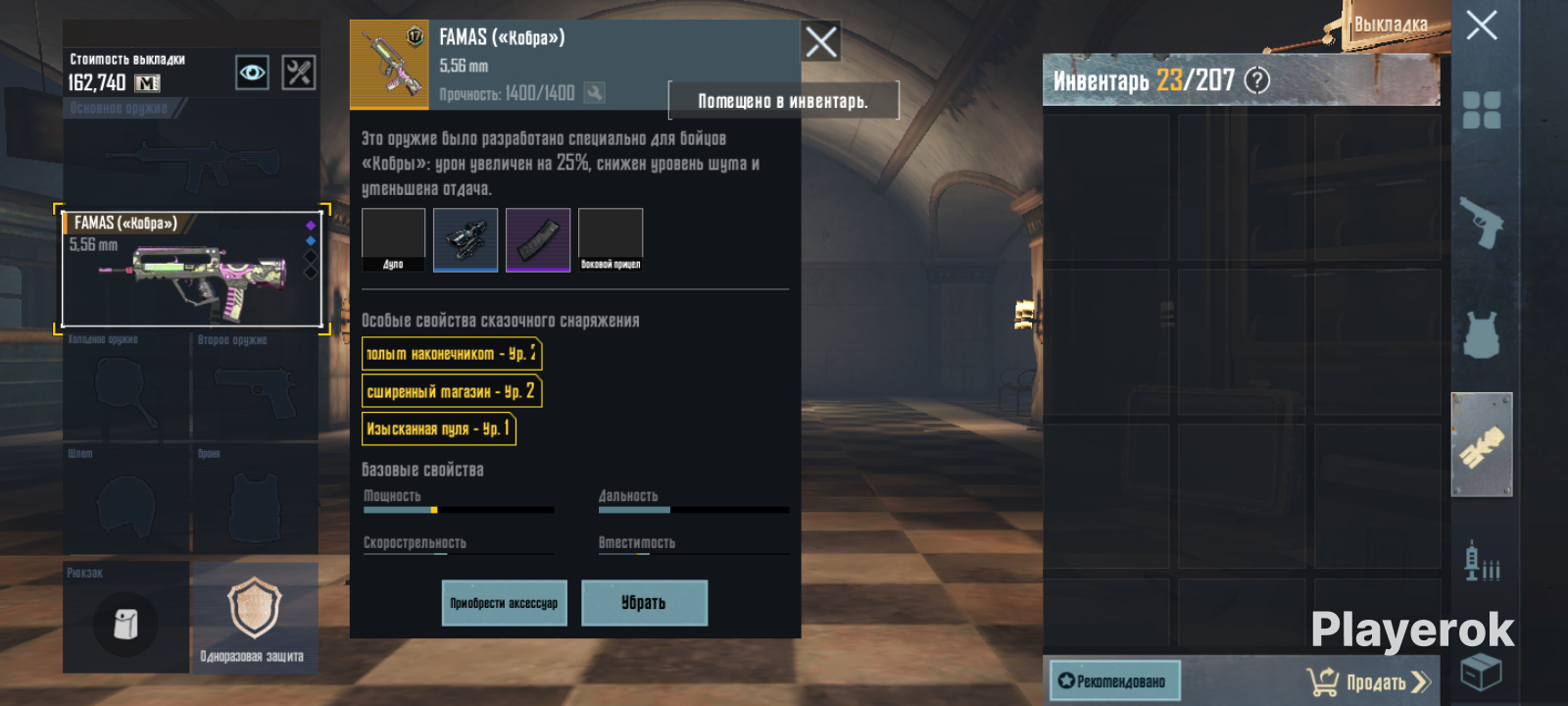Close the FAMAS details popup
1568x706 pixels.
tap(820, 41)
